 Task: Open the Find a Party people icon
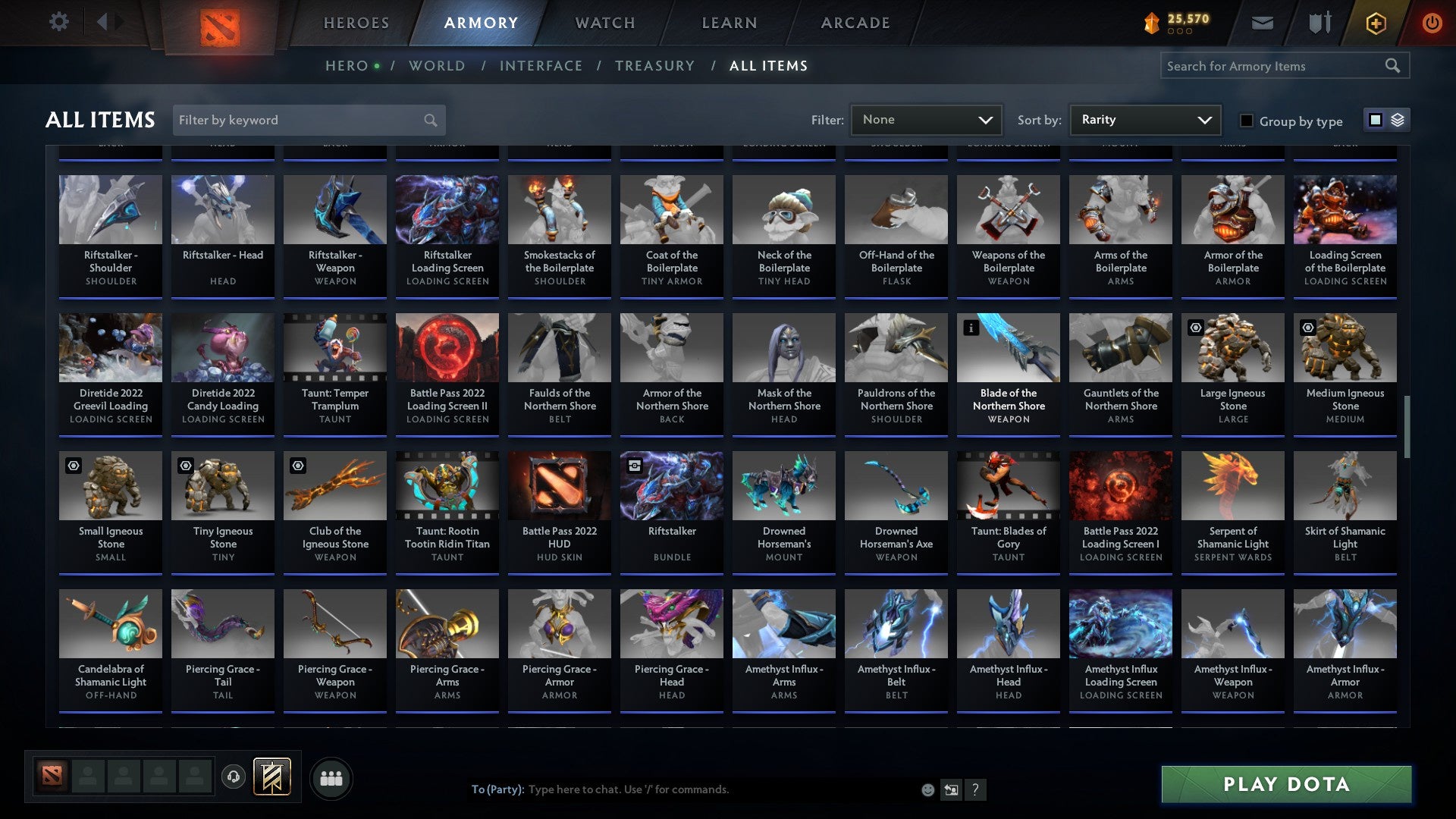[x=330, y=777]
